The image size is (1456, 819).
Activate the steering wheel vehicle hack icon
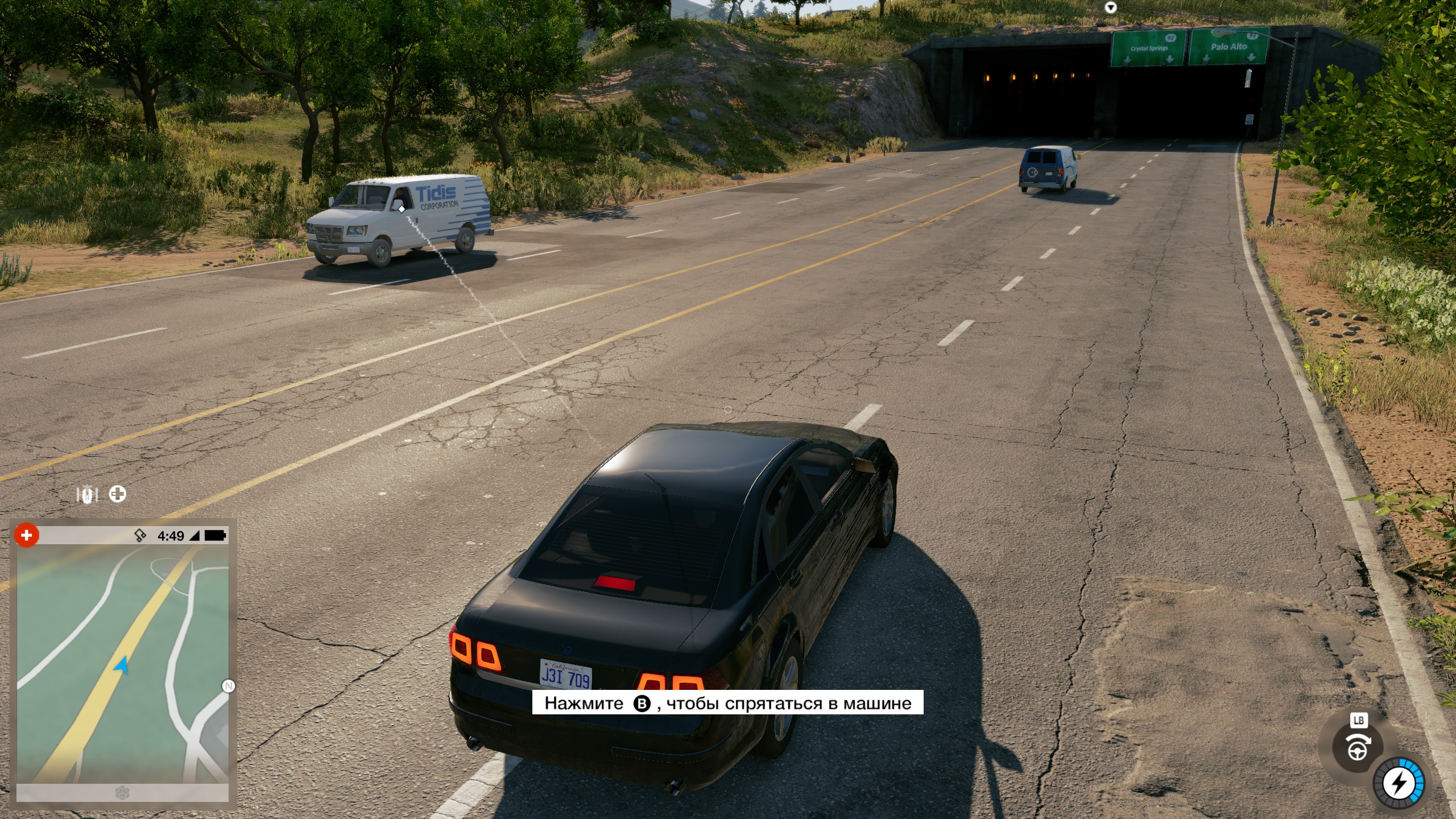coord(1358,747)
